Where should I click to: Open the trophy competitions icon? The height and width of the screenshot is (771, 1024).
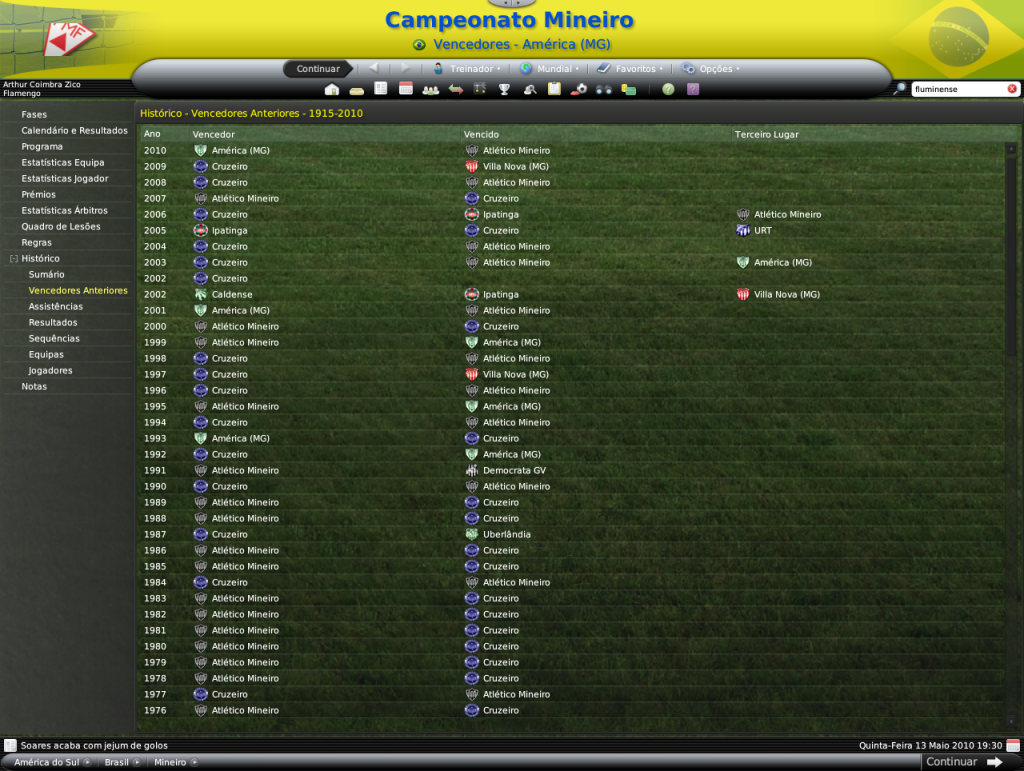coord(505,89)
